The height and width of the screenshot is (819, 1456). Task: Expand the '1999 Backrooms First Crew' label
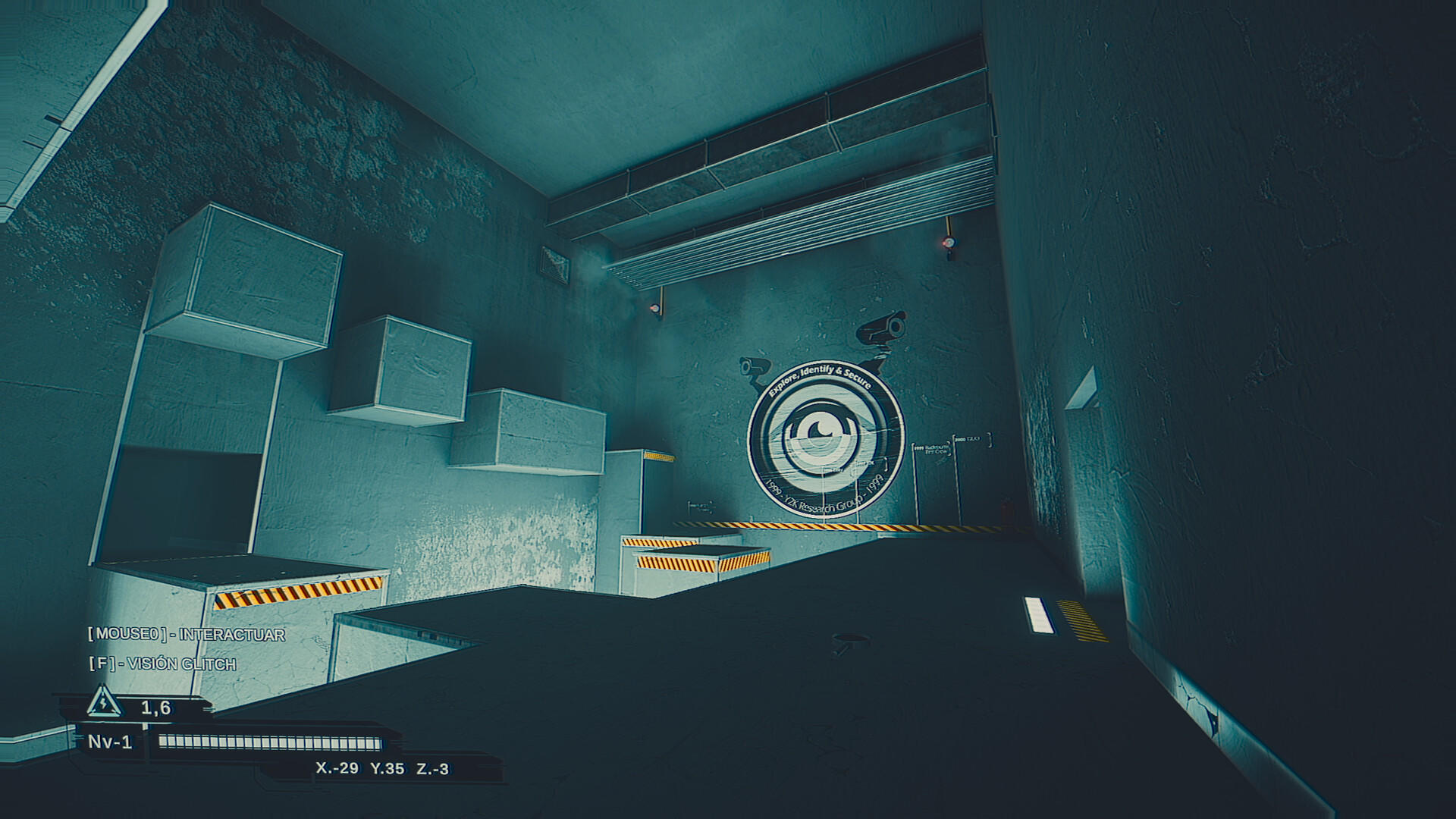(933, 449)
